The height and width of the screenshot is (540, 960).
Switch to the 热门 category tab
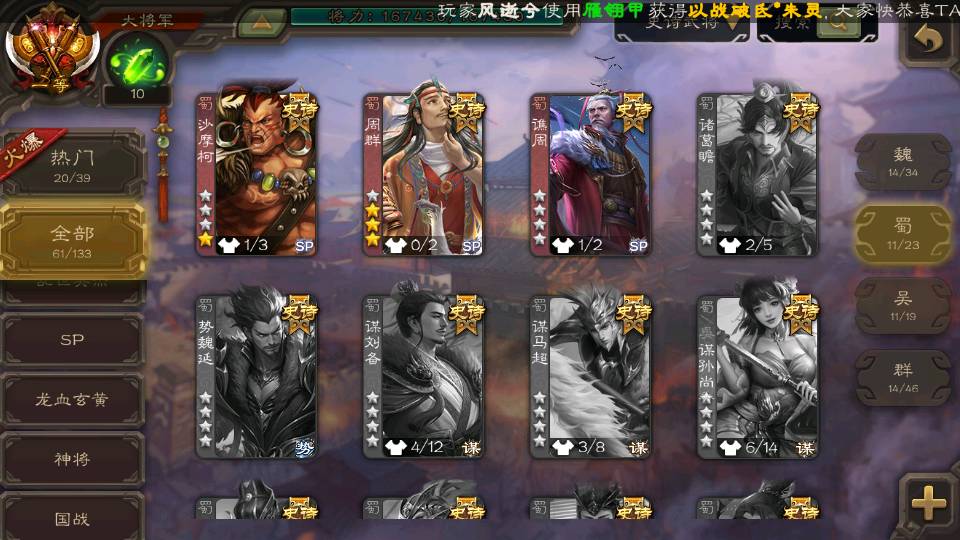72,163
